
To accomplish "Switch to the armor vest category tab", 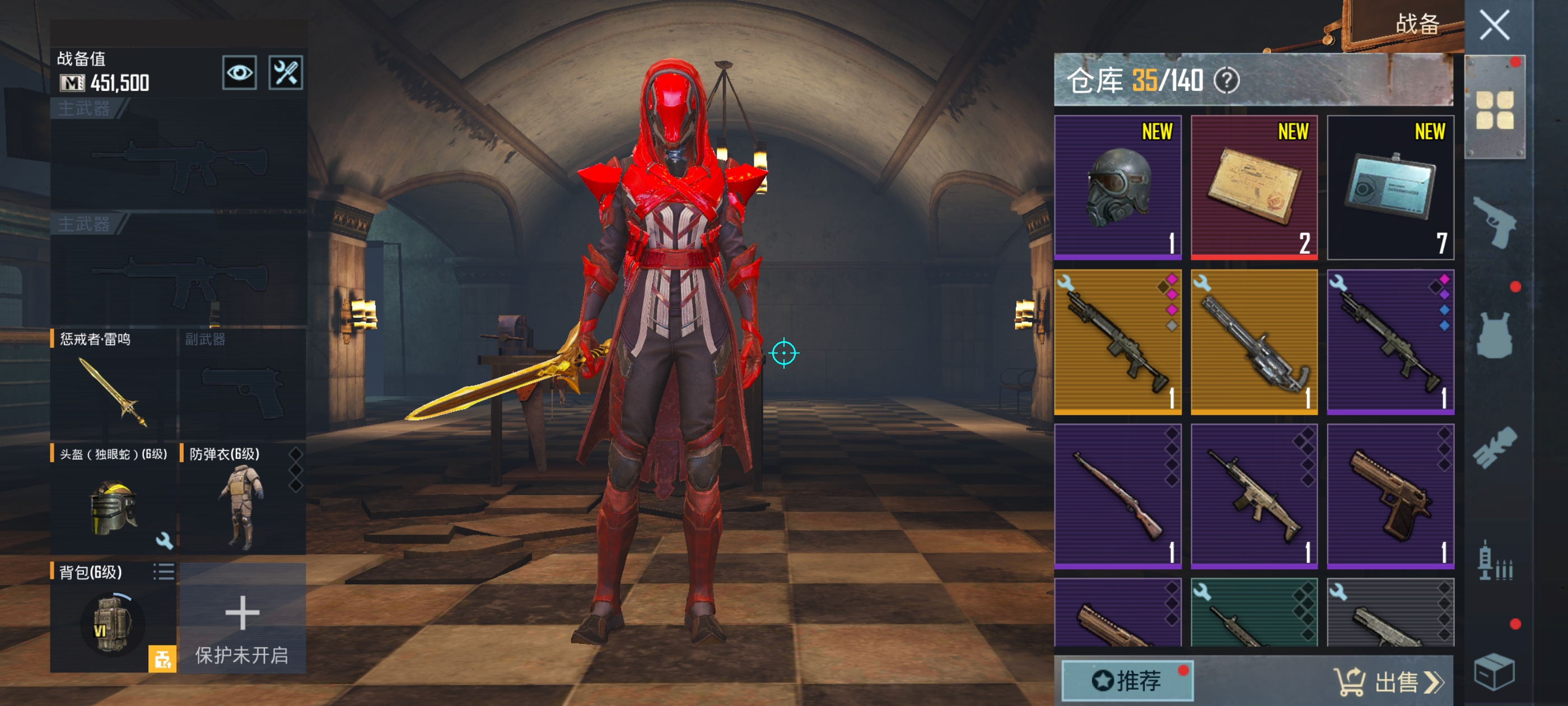I will (x=1494, y=335).
